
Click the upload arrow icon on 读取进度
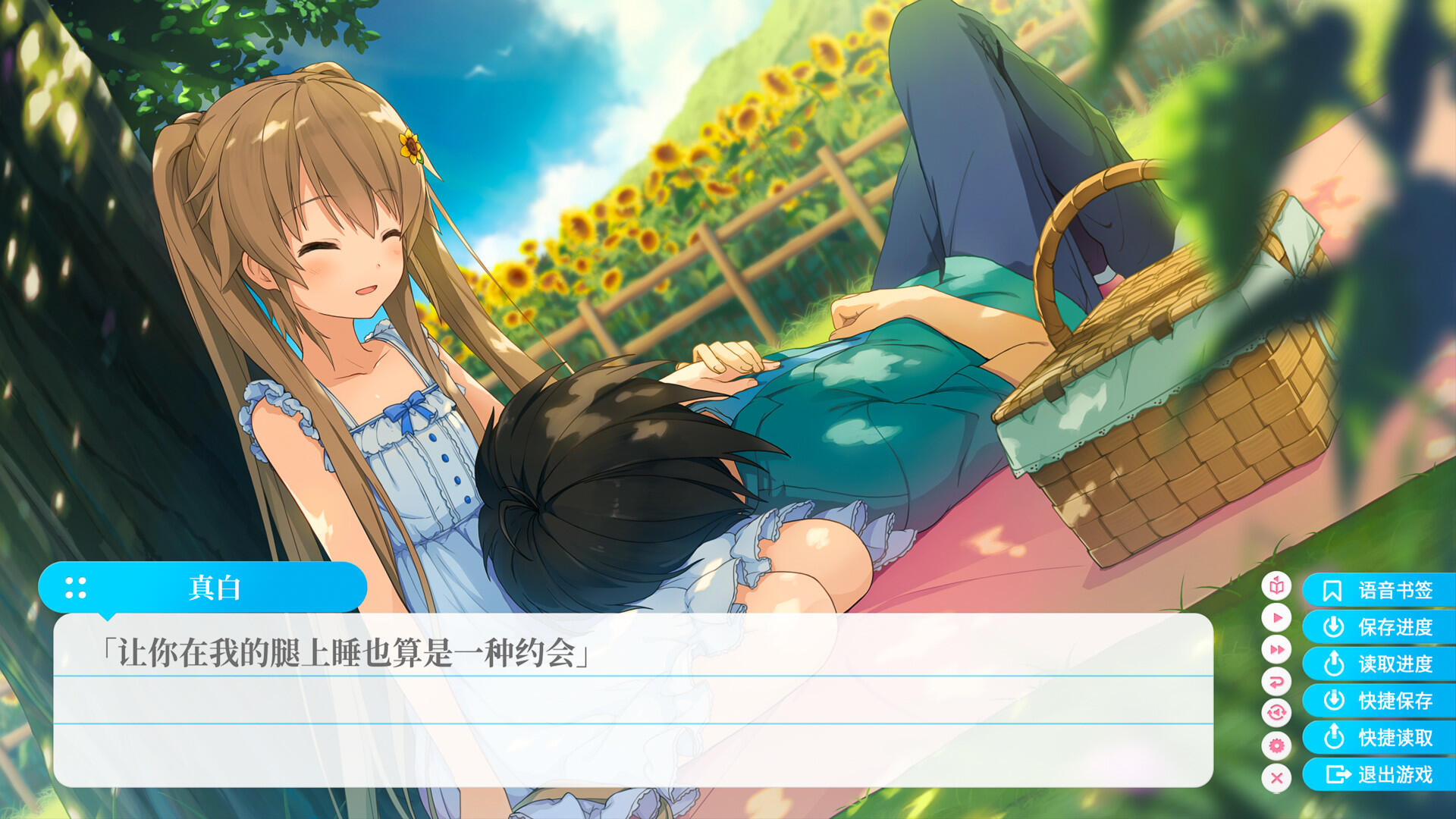(1334, 662)
